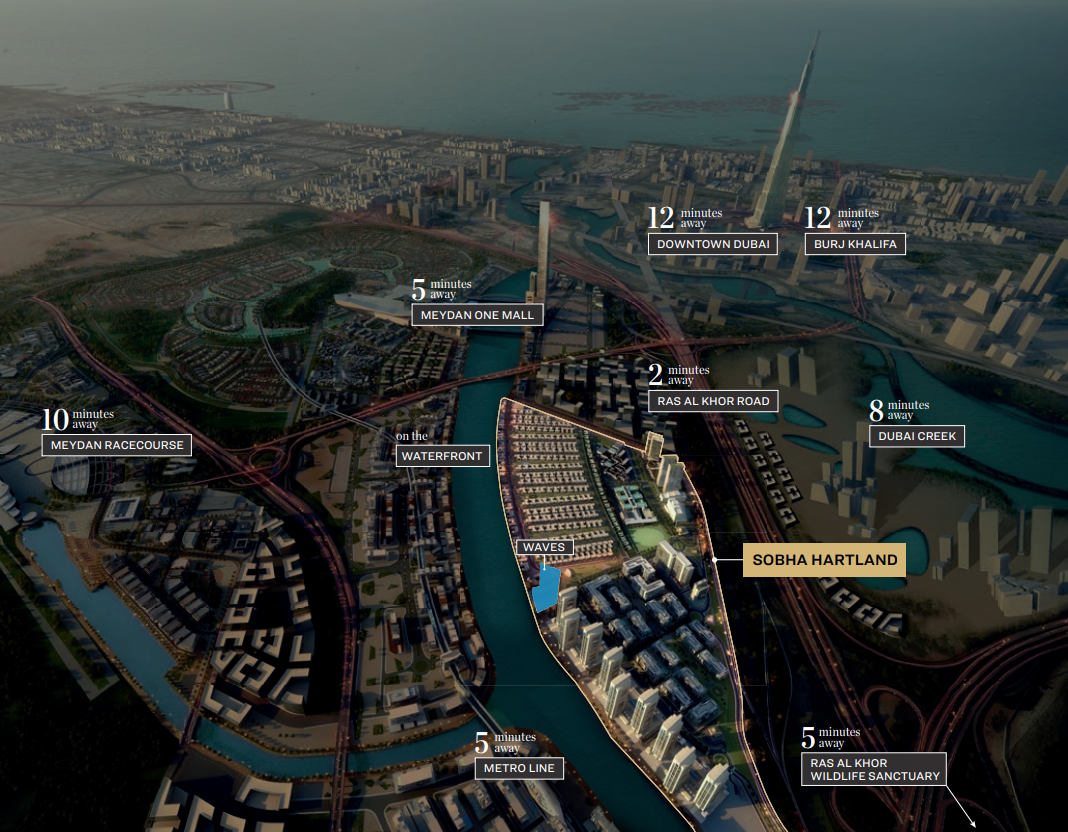Screen dimensions: 1068x832
Task: Click the Meydan Racecourse label
Action: (x=116, y=445)
